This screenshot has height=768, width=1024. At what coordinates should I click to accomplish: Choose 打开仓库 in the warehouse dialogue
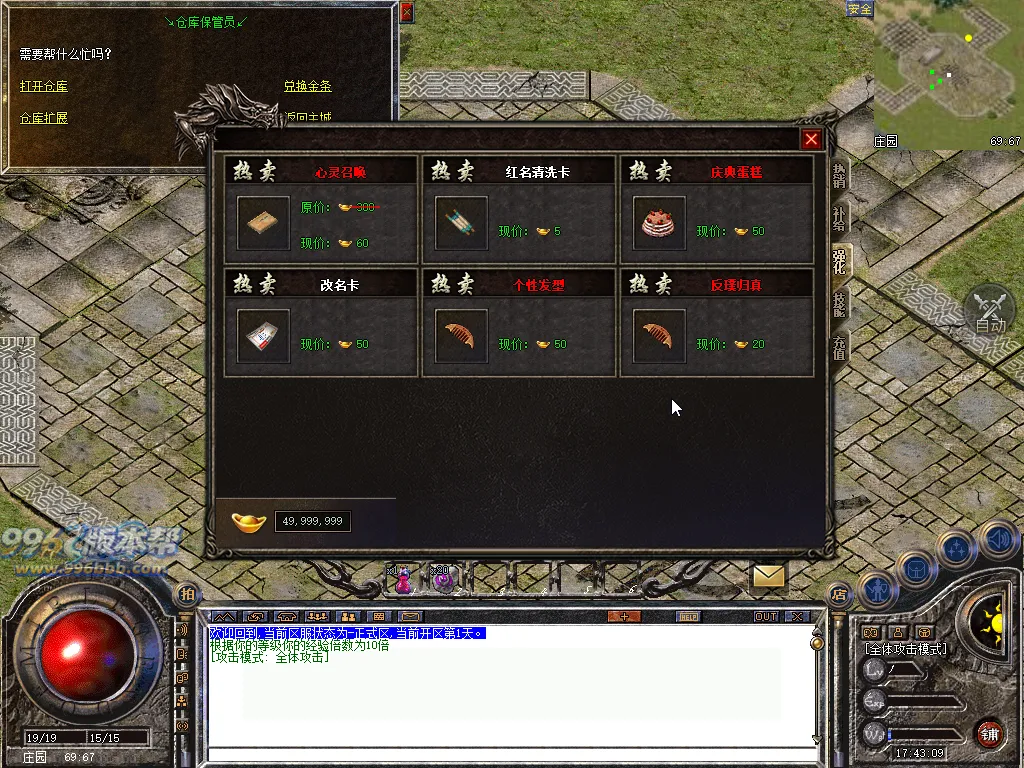click(44, 87)
